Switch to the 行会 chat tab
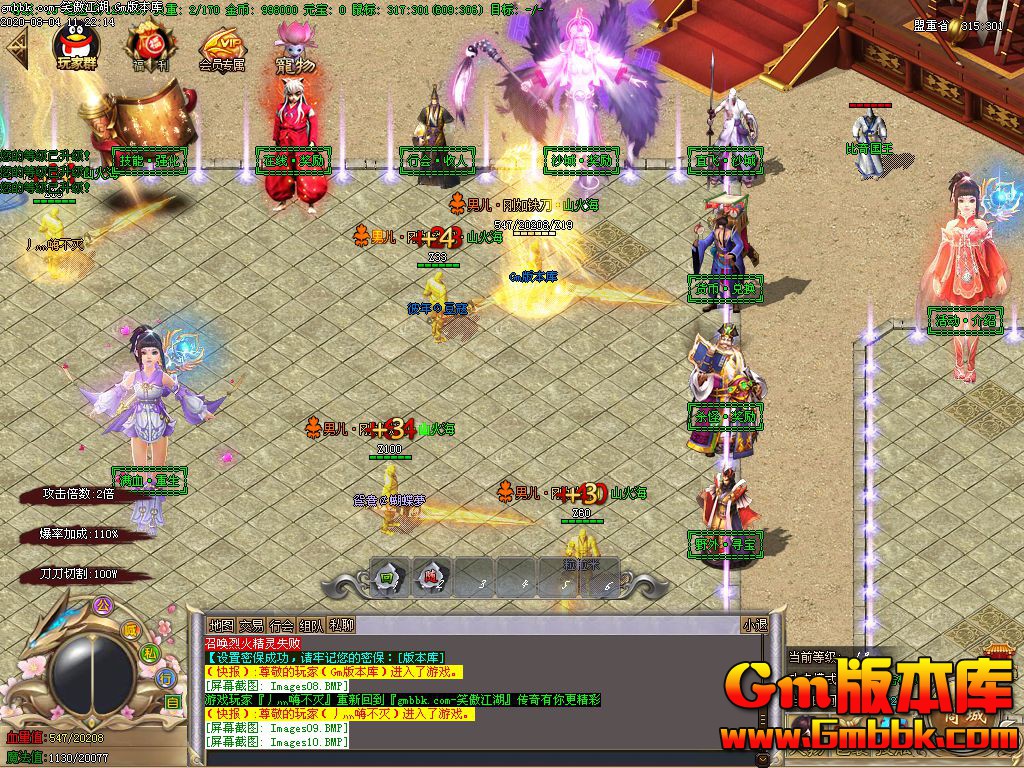 pos(281,625)
